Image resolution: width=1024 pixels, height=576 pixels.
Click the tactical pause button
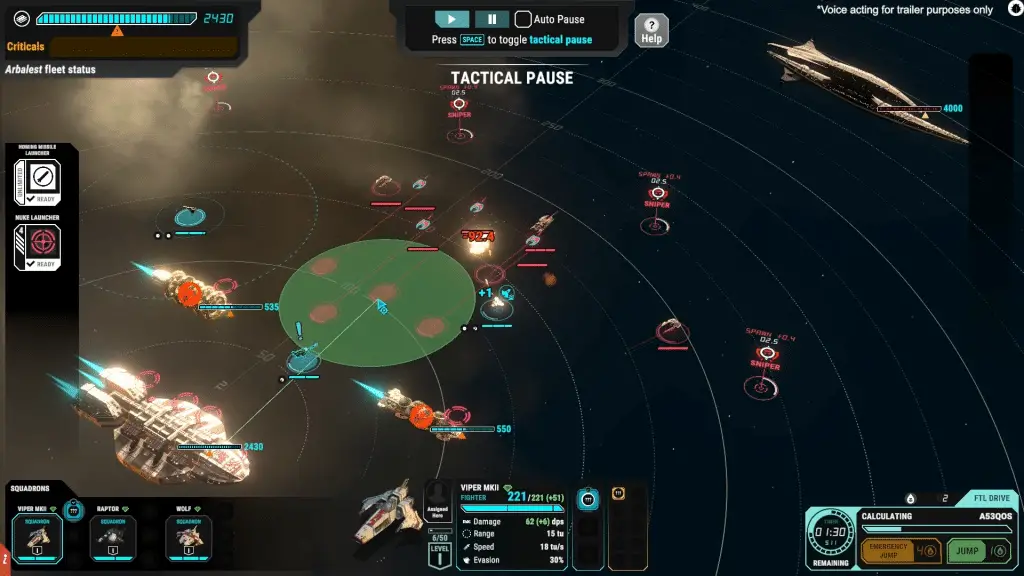[491, 19]
